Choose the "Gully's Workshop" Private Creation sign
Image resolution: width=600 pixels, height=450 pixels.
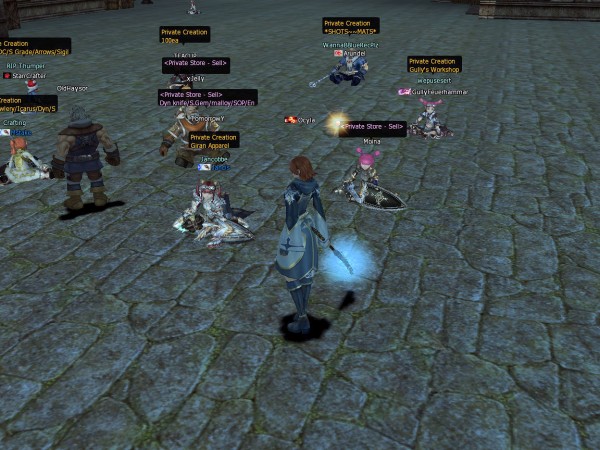pyautogui.click(x=434, y=65)
